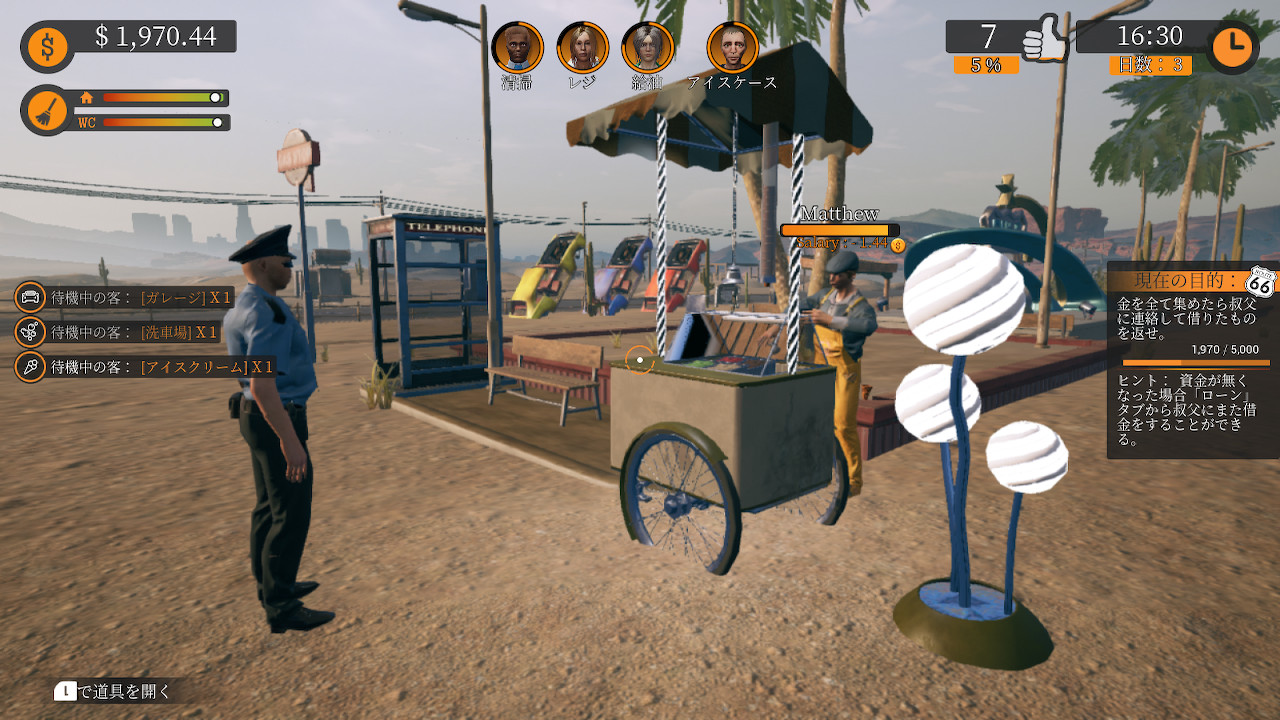This screenshot has width=1280, height=720.
Task: Select the アイスケース employee portrait
Action: (x=733, y=48)
